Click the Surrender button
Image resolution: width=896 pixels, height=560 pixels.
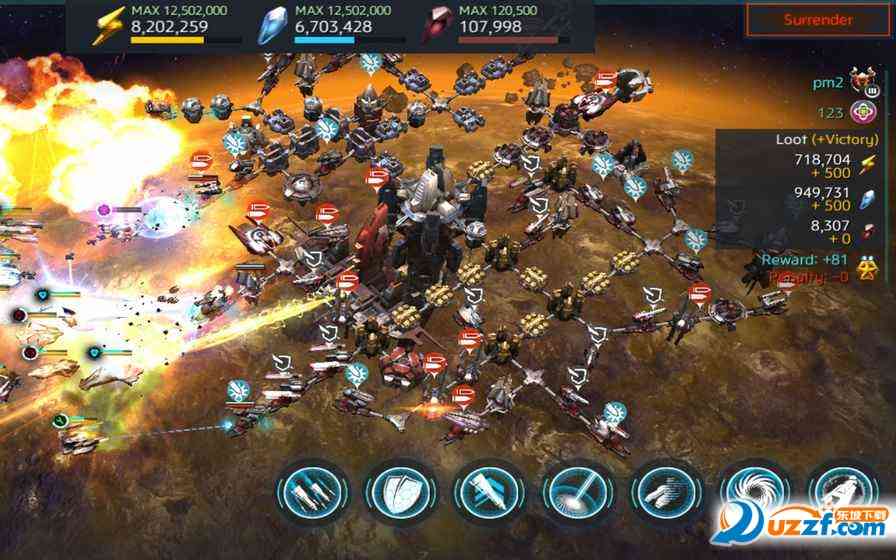[x=818, y=20]
